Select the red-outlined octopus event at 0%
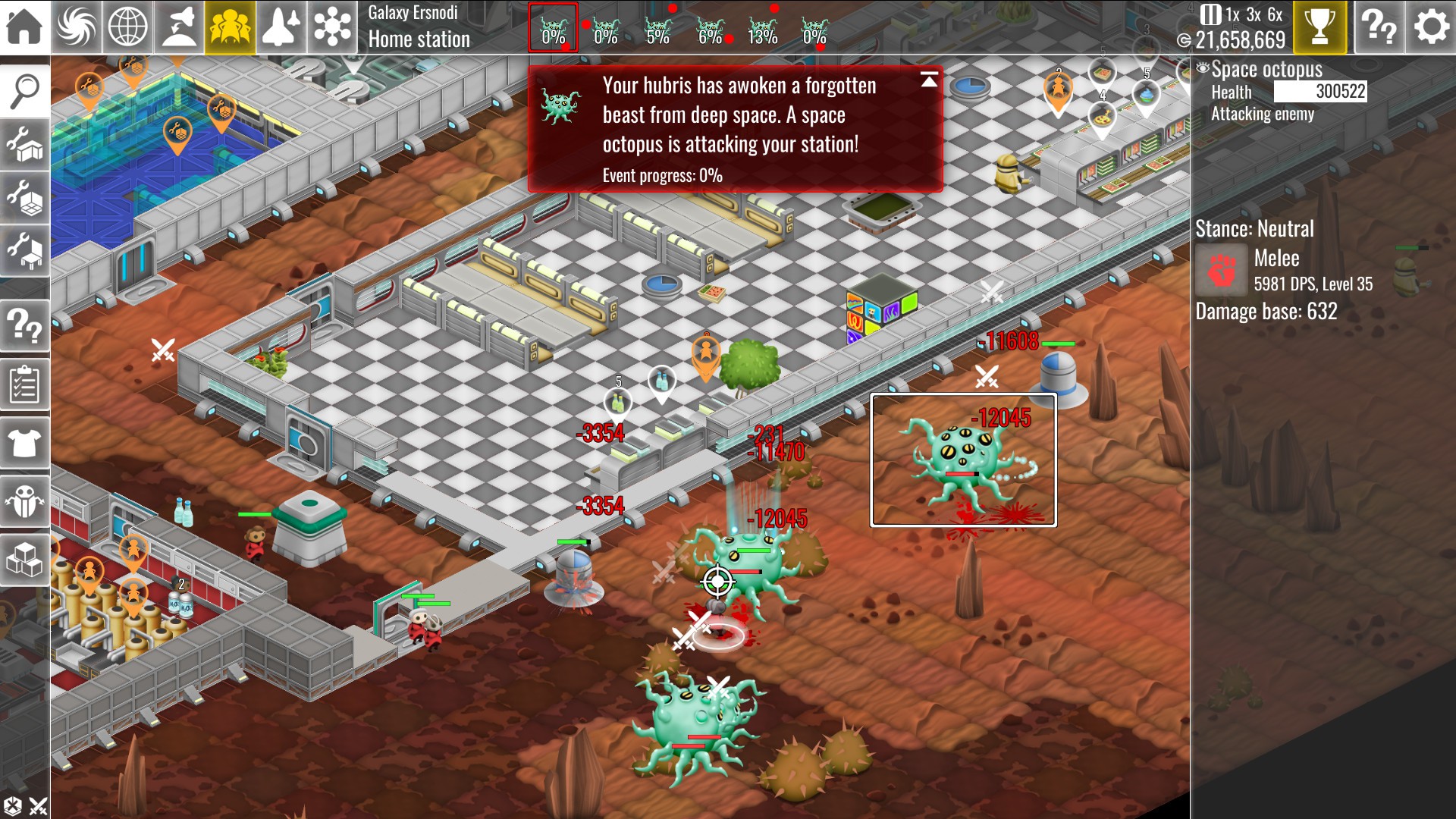This screenshot has height=819, width=1456. tap(554, 29)
